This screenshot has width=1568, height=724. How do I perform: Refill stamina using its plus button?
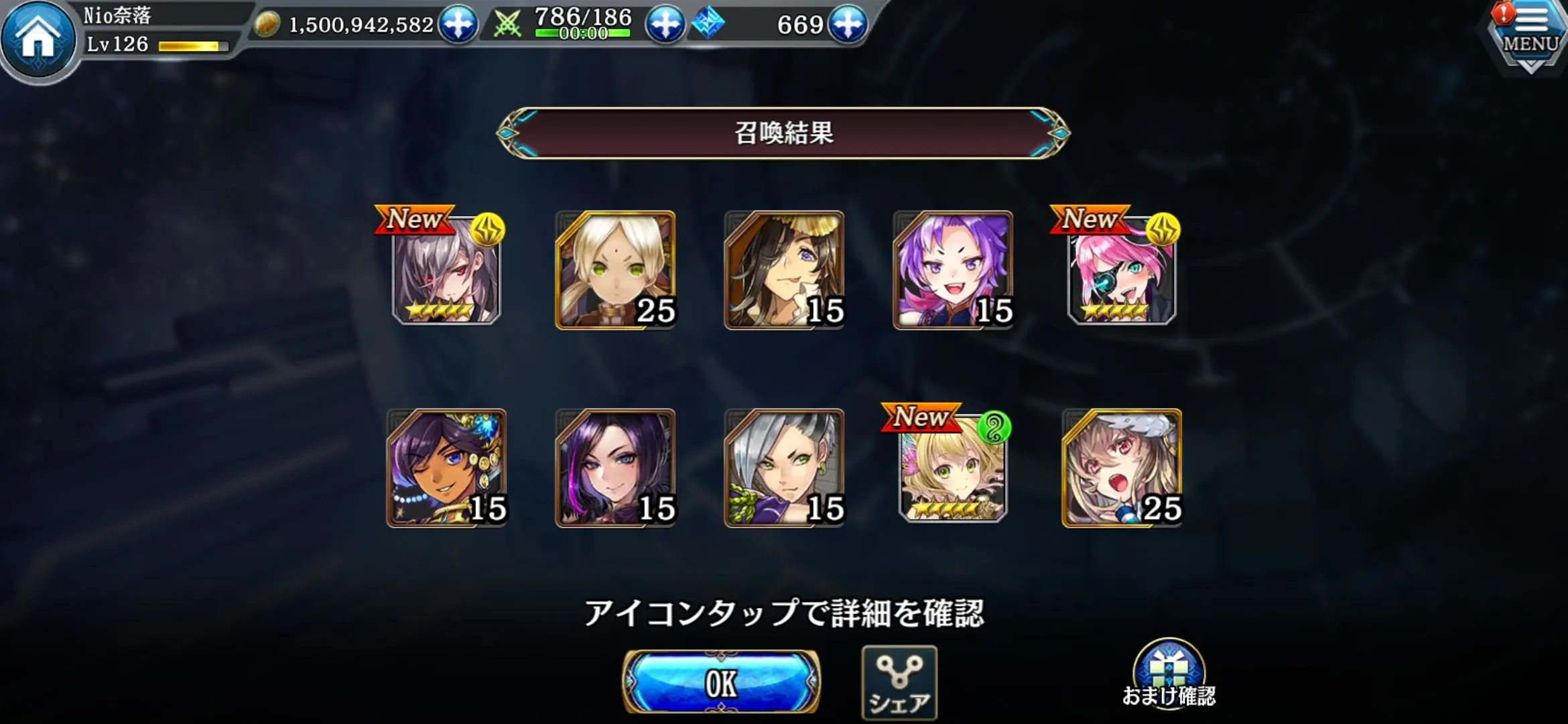click(x=665, y=25)
